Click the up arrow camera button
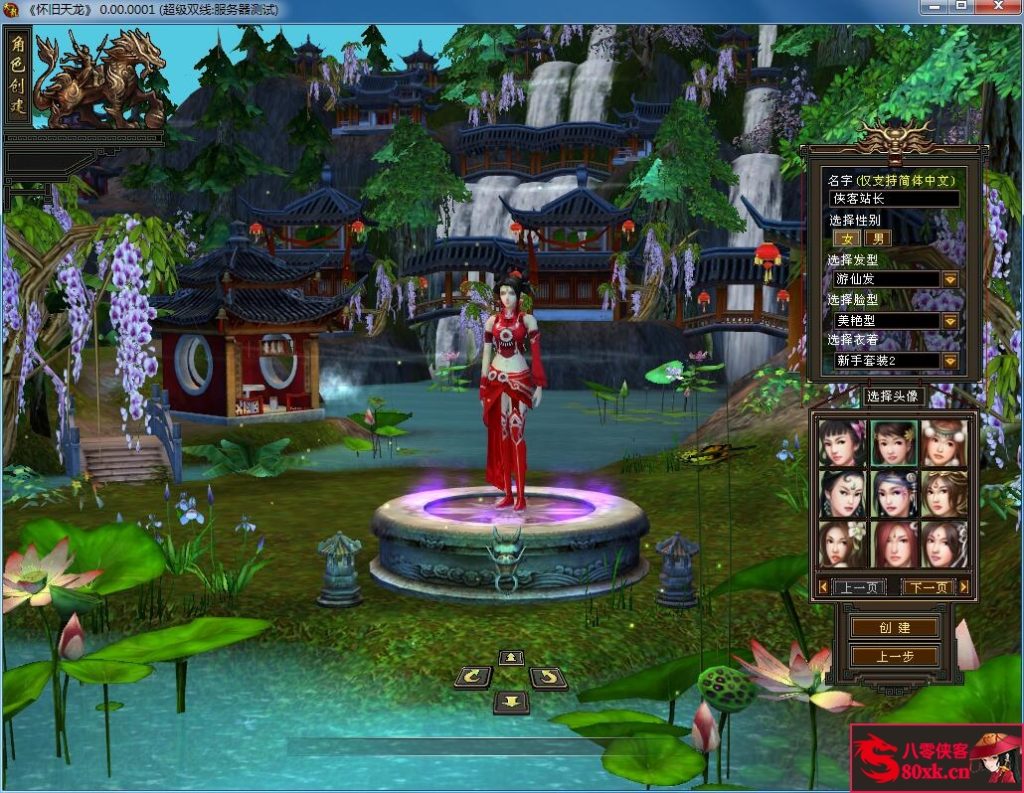This screenshot has height=793, width=1024. [x=511, y=657]
